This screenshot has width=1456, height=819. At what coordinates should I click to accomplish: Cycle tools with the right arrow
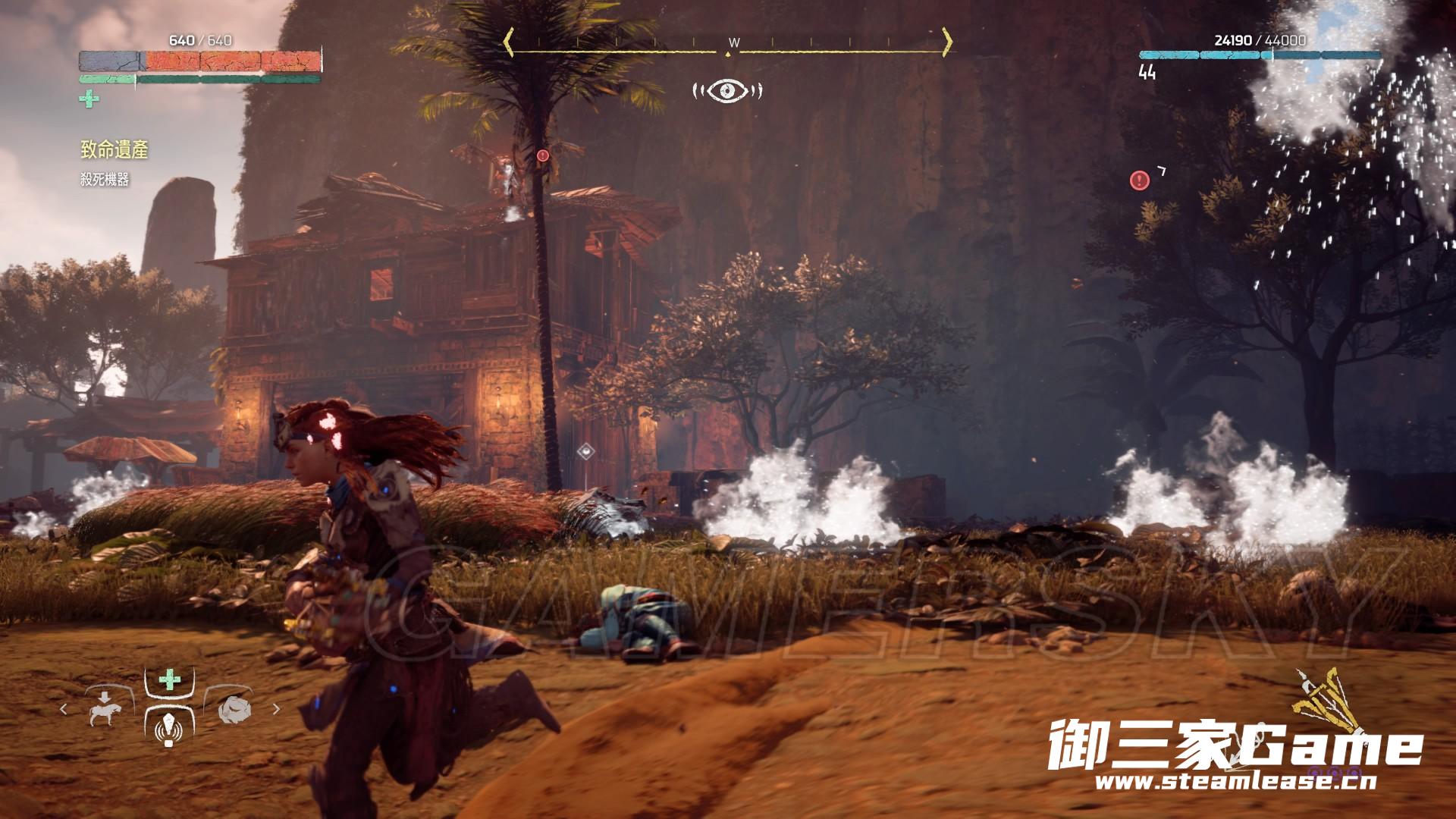[x=276, y=710]
